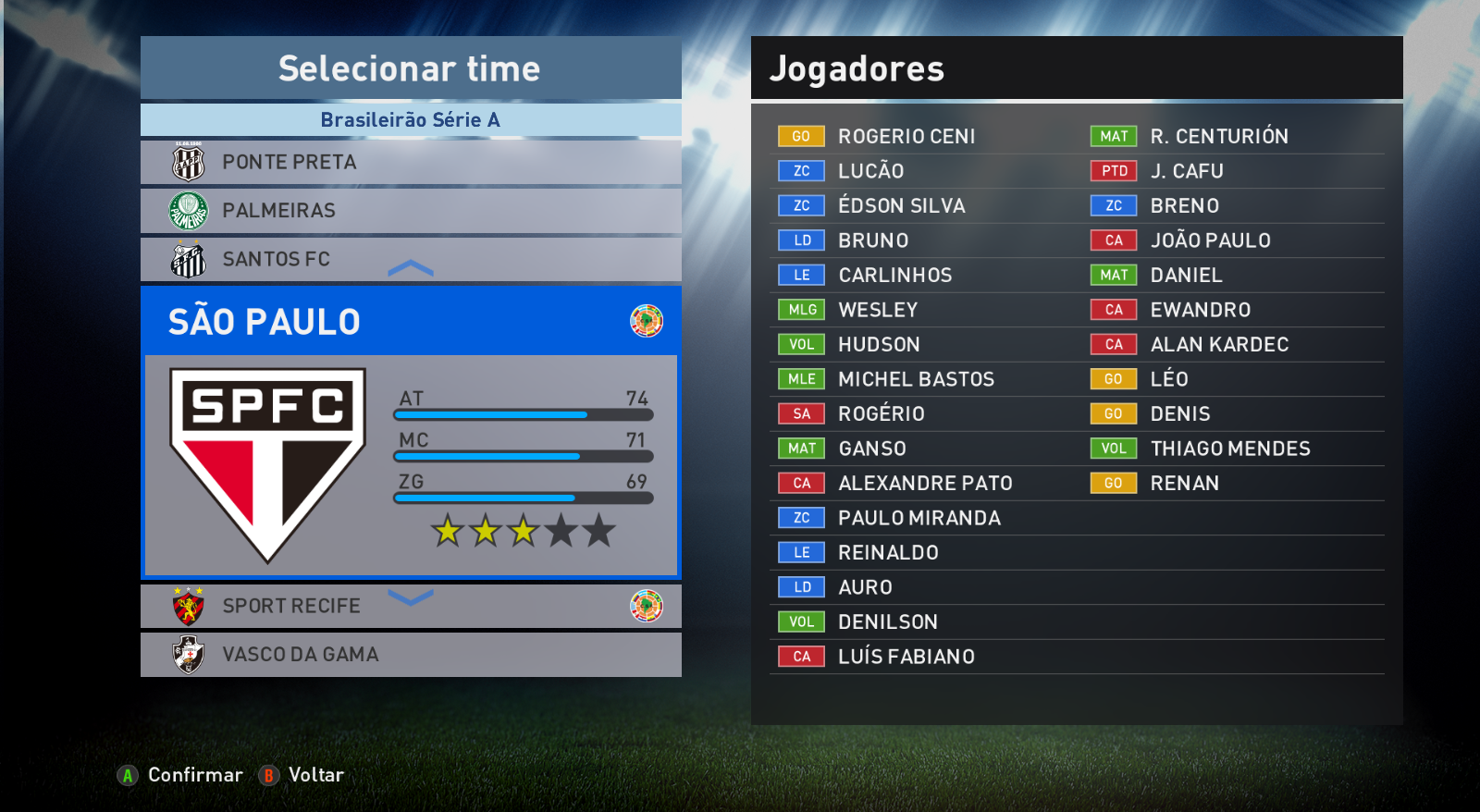Select Ponte Preta from the team list
Viewport: 1480px width, 812px height.
pos(410,163)
